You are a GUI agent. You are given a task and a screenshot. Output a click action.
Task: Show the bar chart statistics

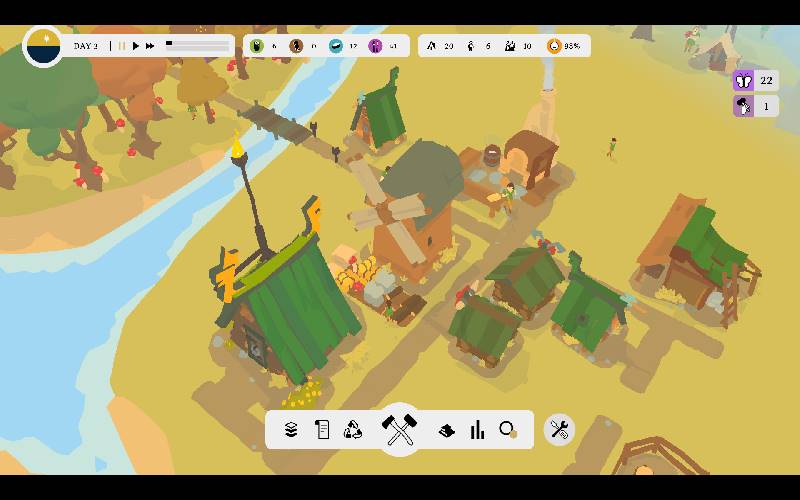pos(477,430)
